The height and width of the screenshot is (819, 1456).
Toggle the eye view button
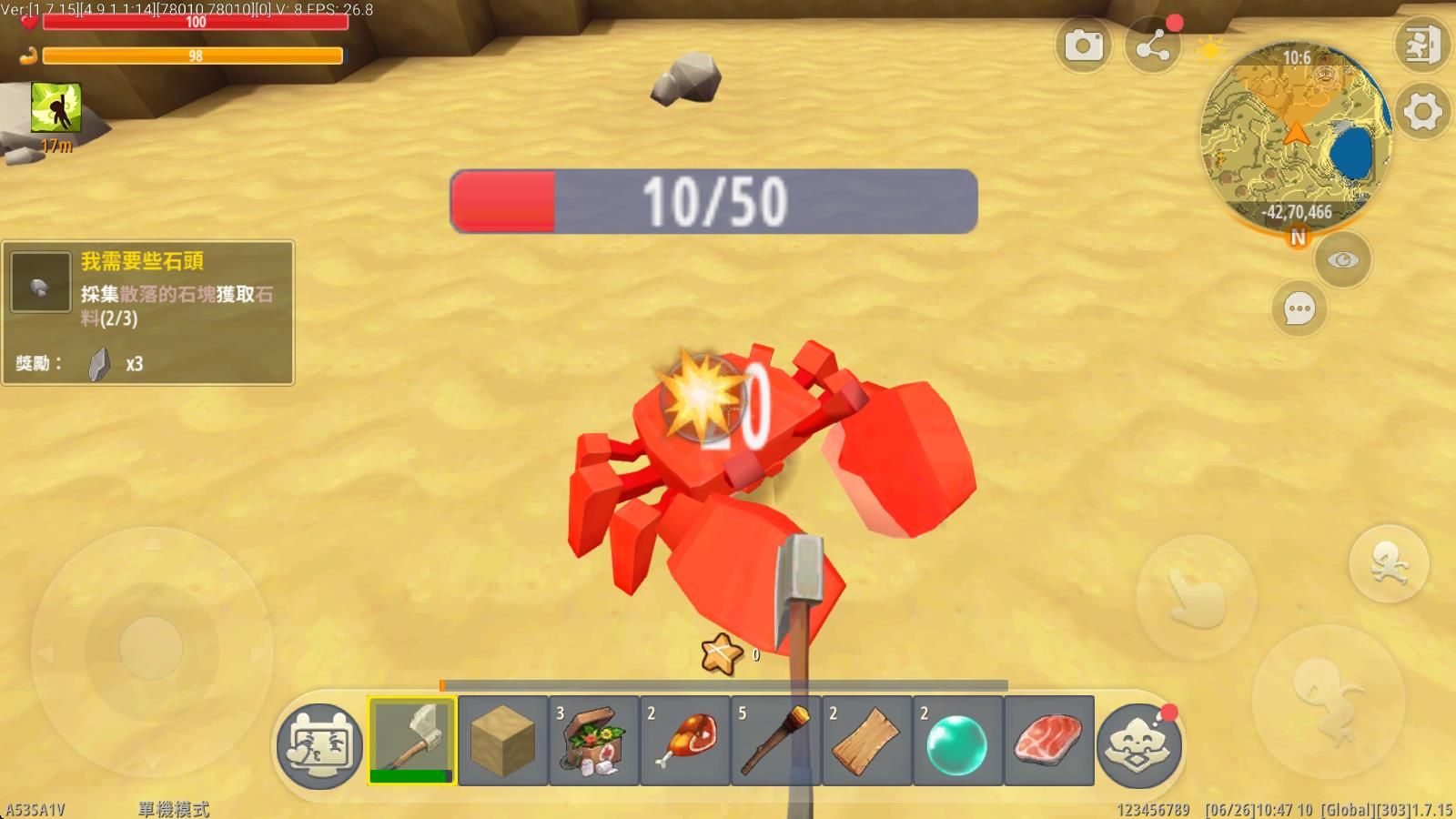click(x=1342, y=260)
